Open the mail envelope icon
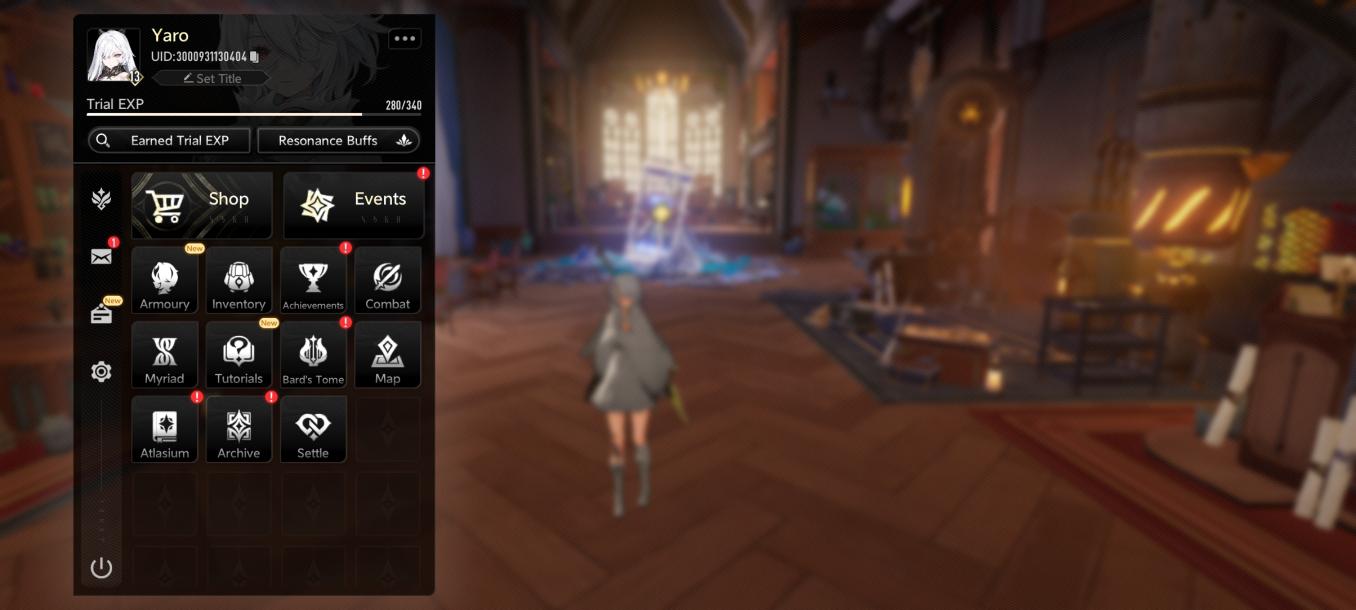 pos(101,256)
